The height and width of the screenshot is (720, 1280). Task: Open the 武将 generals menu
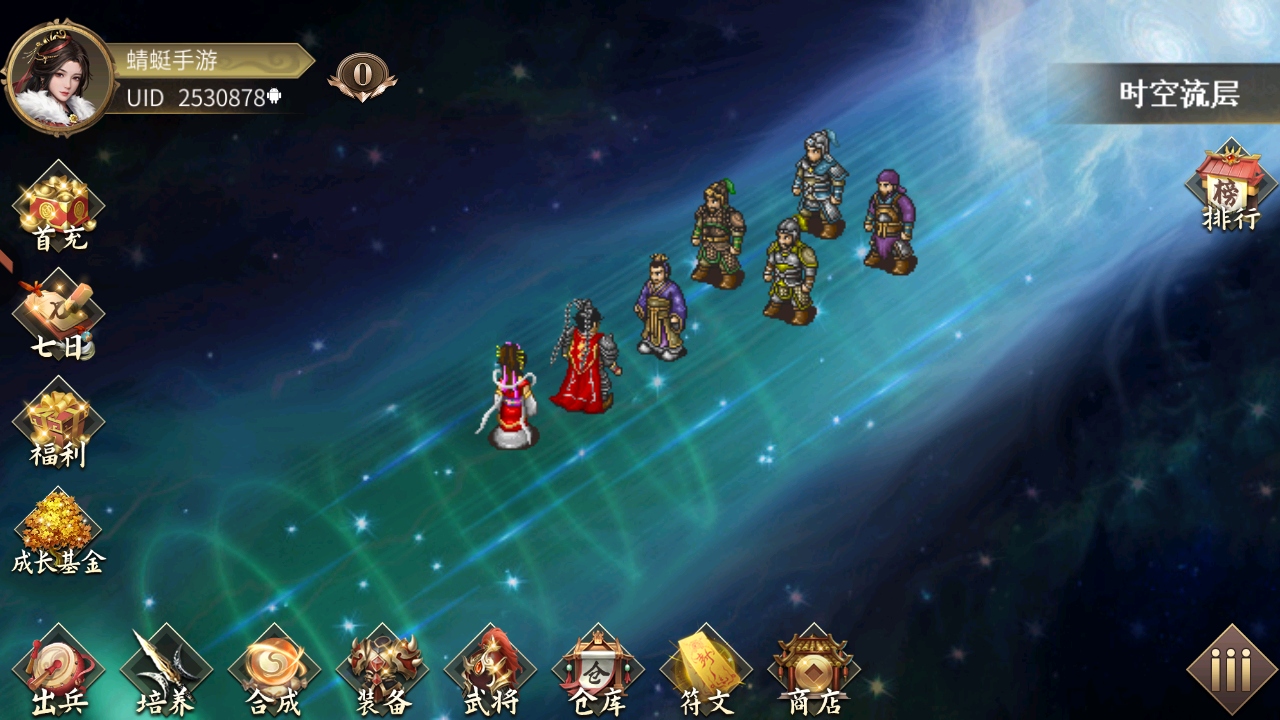(x=490, y=672)
